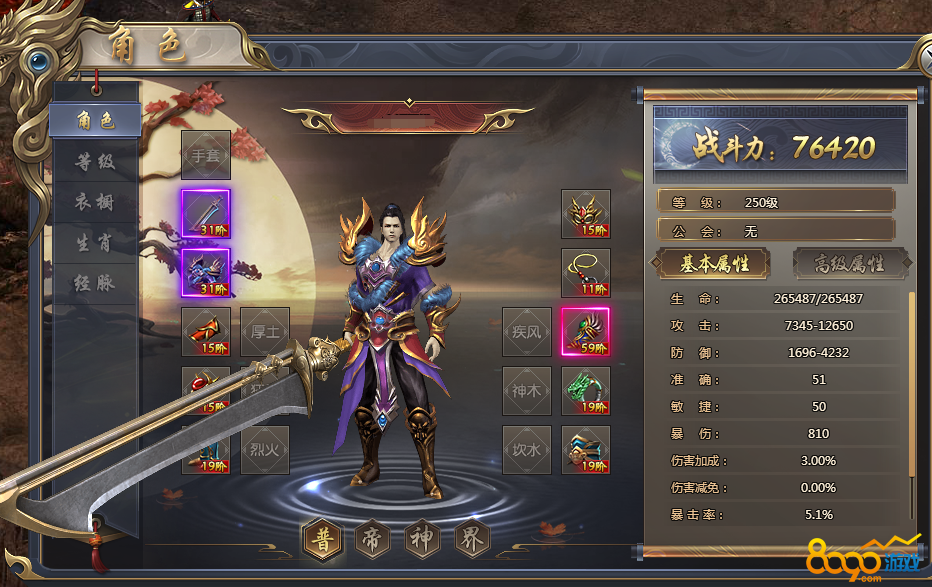Select the 界 equipment tier button
This screenshot has height=587, width=932.
click(x=470, y=539)
